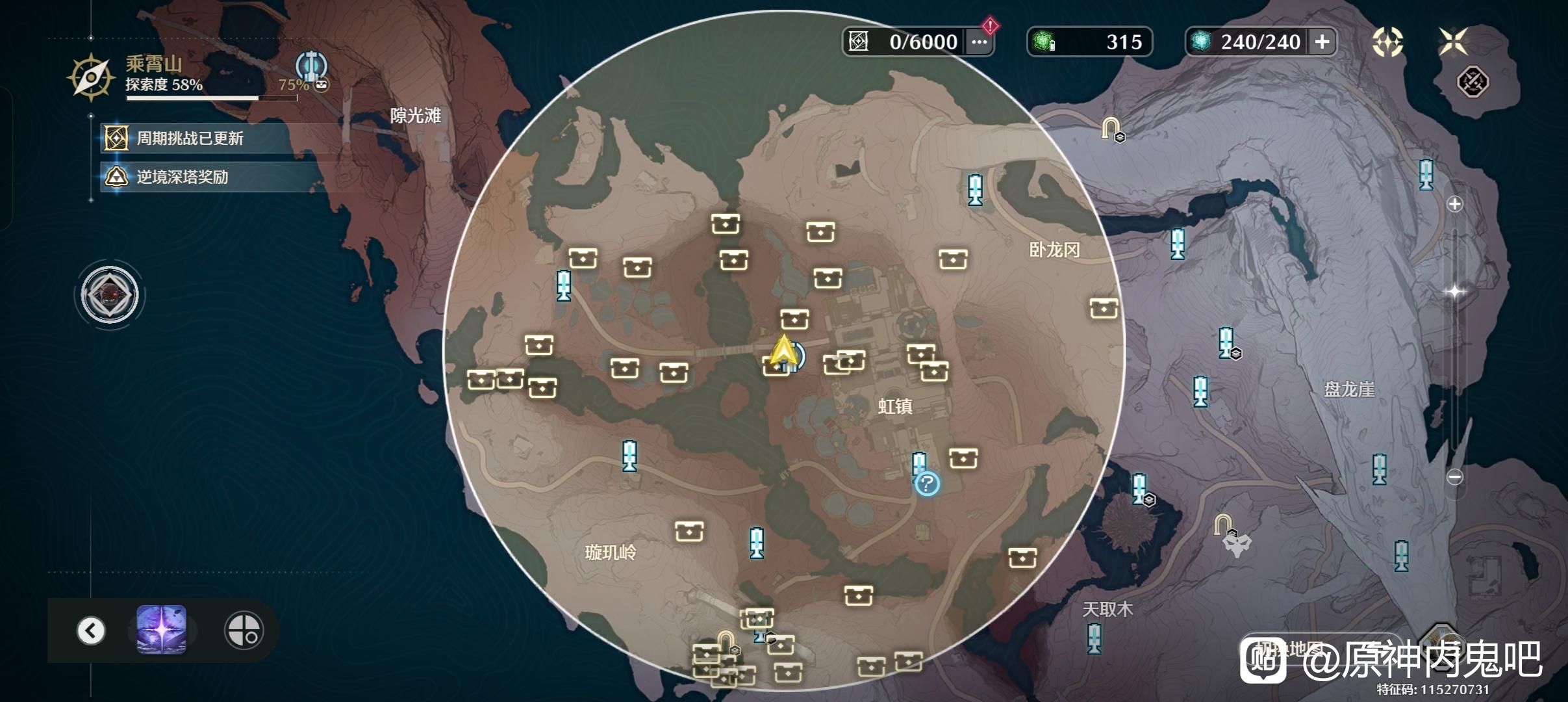Open the 周期挑战已更新 notification
This screenshot has width=1568, height=702.
[190, 138]
